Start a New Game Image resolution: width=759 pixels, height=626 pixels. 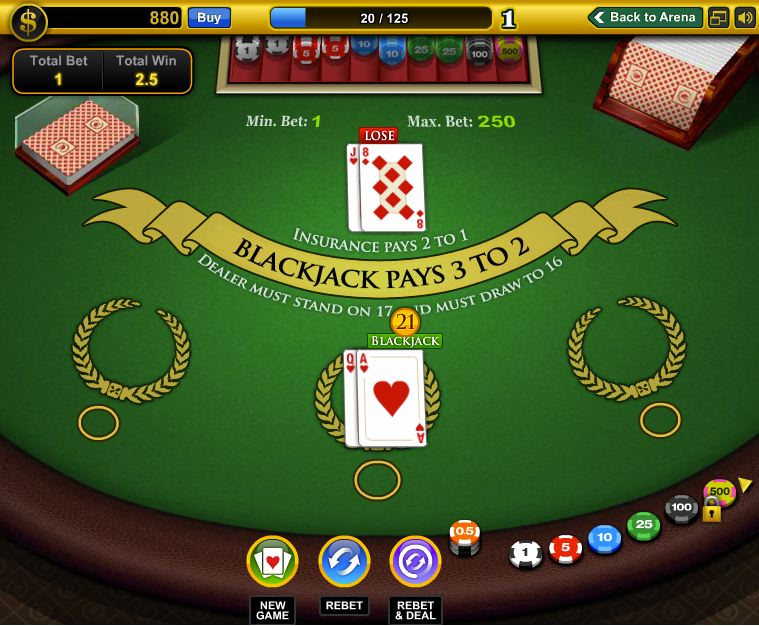[272, 562]
